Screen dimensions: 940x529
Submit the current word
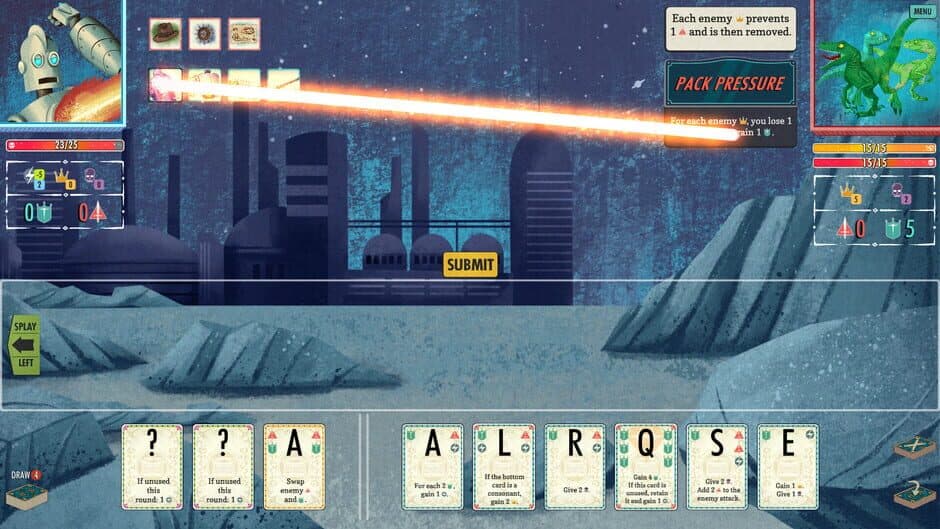(470, 265)
